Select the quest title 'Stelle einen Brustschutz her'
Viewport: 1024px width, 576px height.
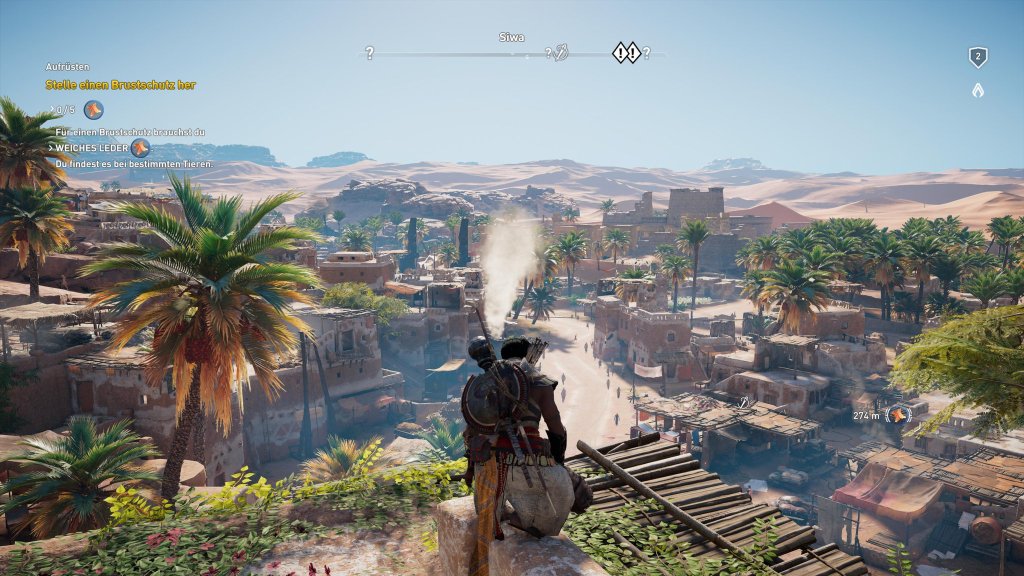pos(120,85)
